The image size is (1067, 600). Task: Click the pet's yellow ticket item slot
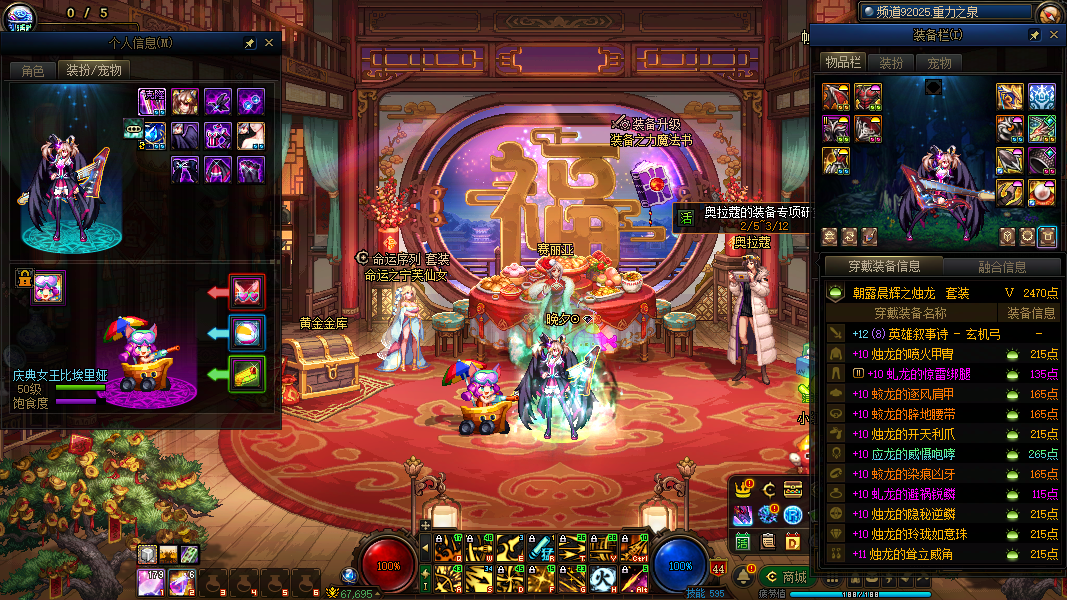(x=247, y=374)
